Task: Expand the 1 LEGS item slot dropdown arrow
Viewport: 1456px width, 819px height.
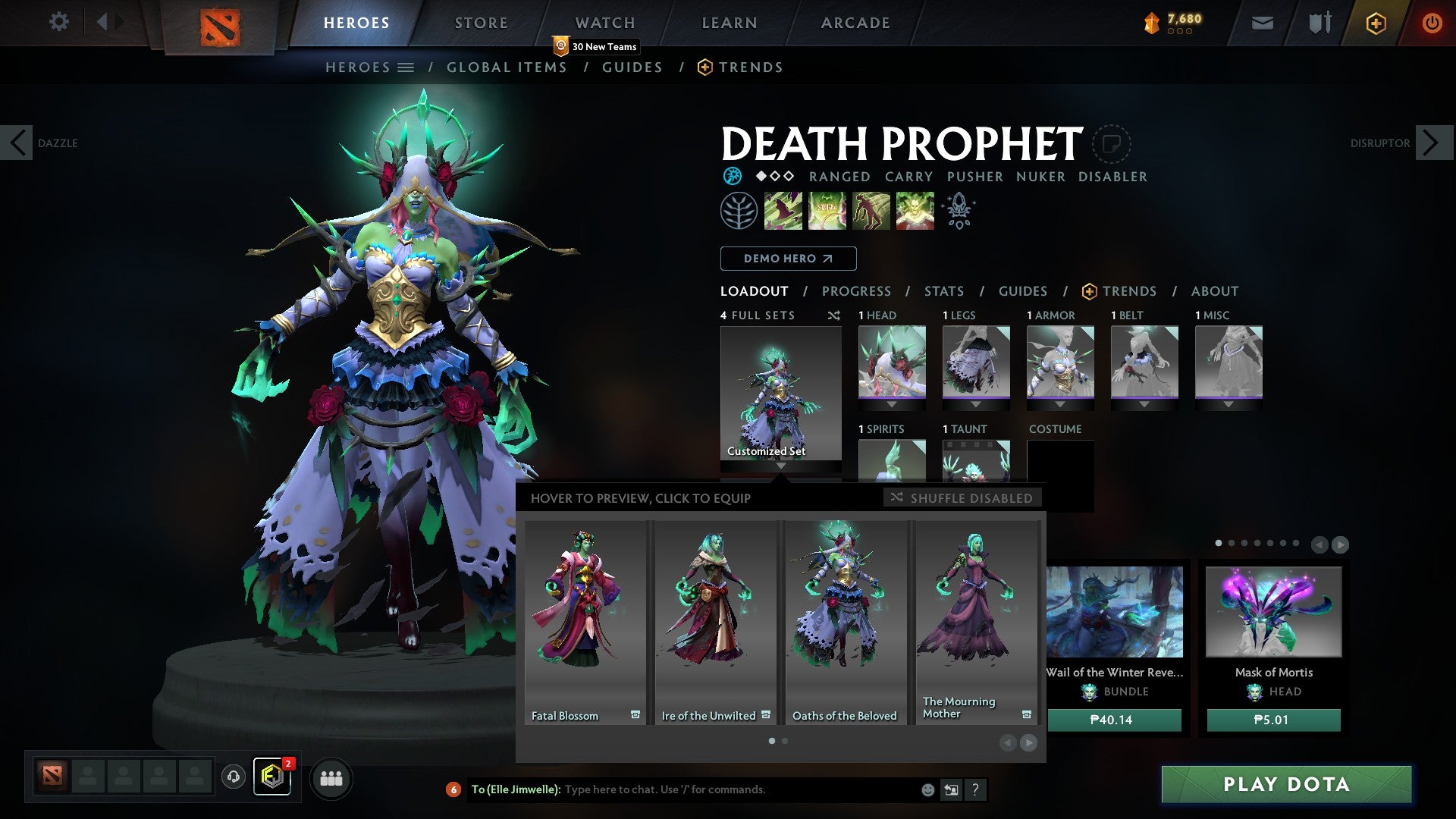Action: click(976, 404)
